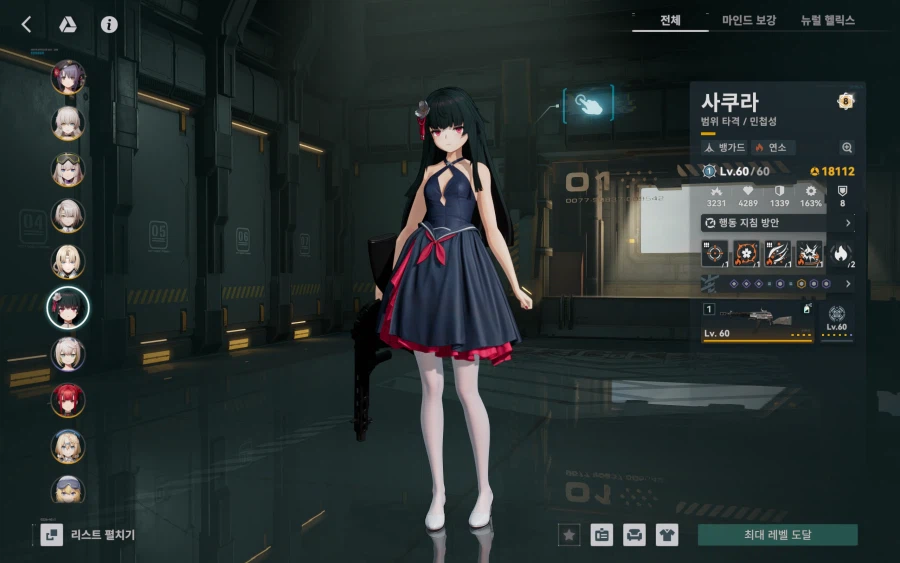Select the red-haired character portrait

tap(68, 400)
